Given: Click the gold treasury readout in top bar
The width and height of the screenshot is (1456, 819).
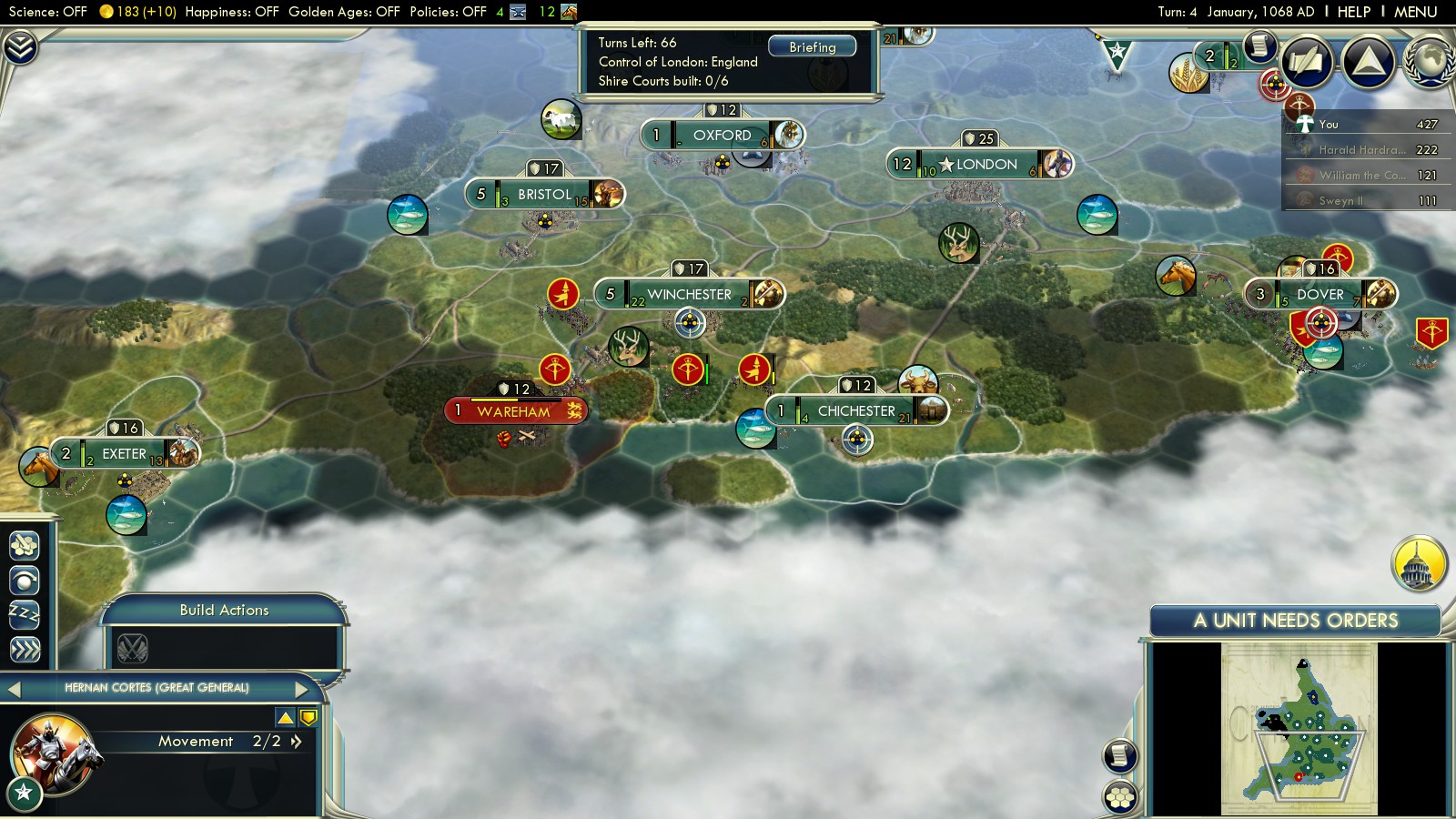Looking at the screenshot, I should (138, 12).
